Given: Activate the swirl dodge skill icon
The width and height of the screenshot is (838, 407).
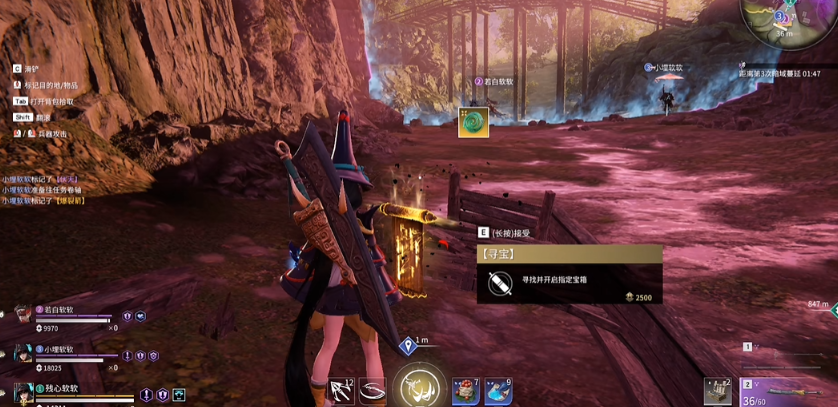Looking at the screenshot, I should [x=373, y=391].
